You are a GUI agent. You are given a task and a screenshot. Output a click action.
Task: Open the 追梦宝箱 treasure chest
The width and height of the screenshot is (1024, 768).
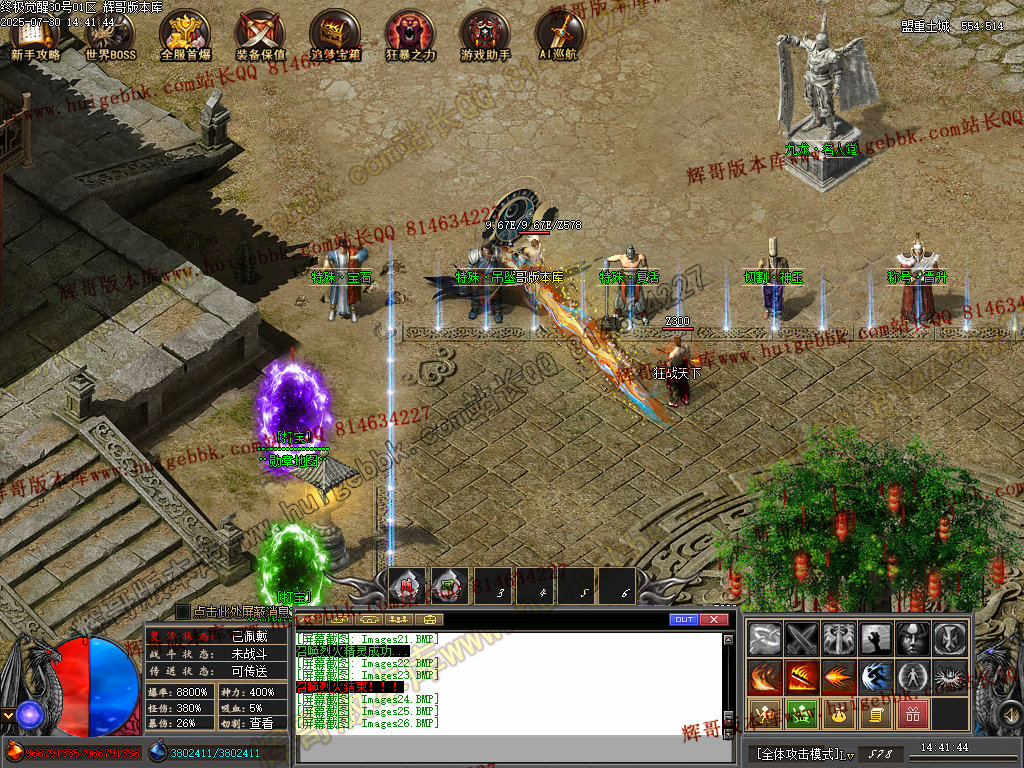pyautogui.click(x=335, y=34)
